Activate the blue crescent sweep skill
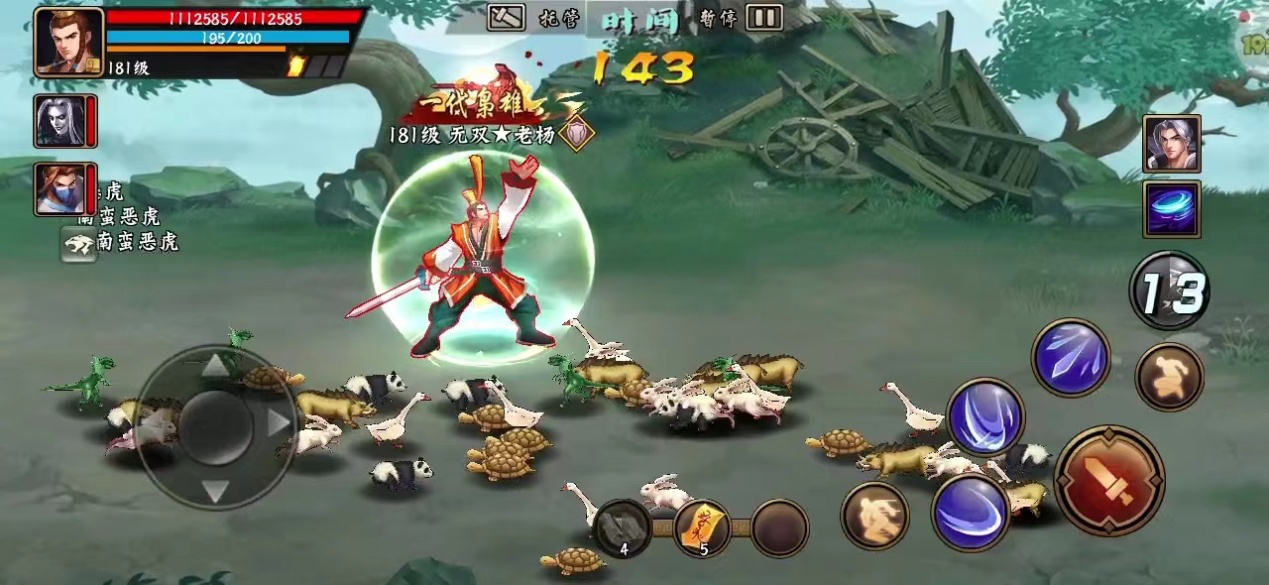 970,512
